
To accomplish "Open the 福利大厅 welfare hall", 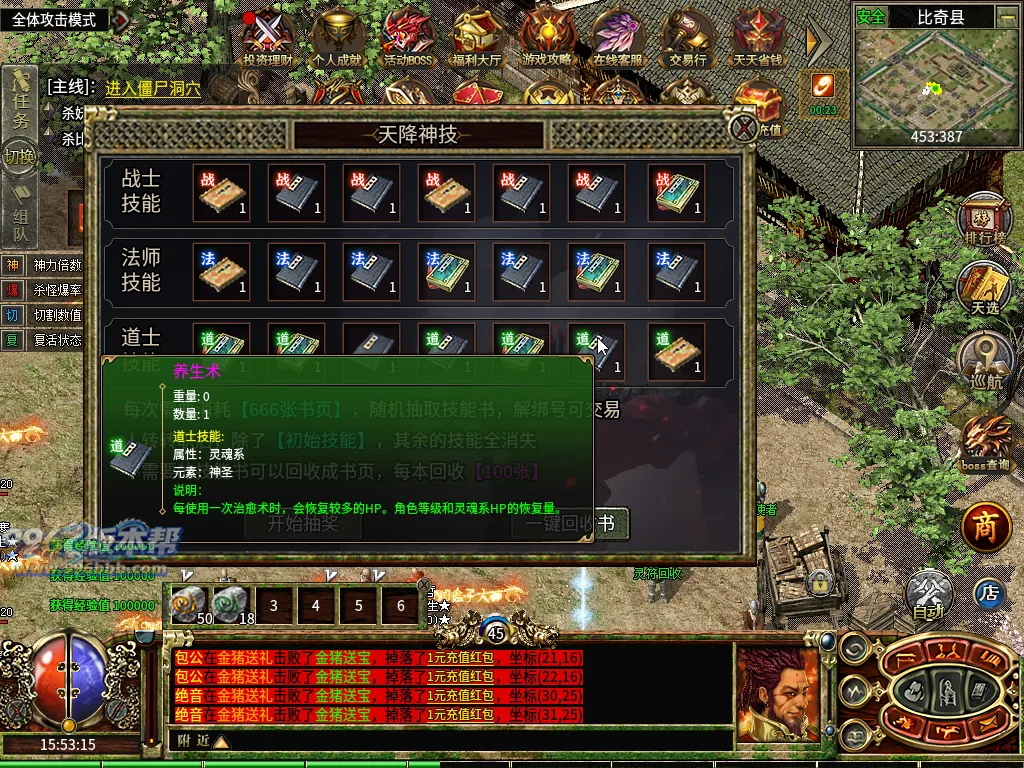I will pyautogui.click(x=478, y=38).
